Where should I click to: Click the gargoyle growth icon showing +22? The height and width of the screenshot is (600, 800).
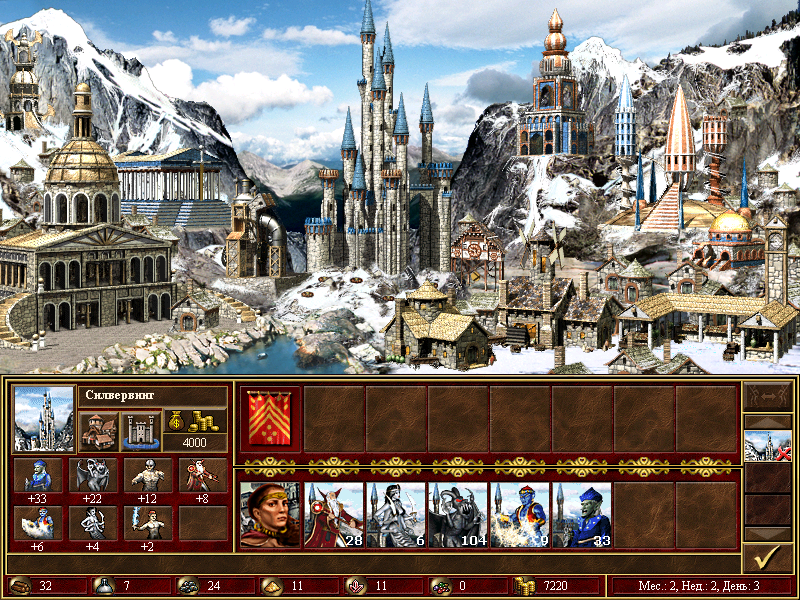tap(93, 475)
